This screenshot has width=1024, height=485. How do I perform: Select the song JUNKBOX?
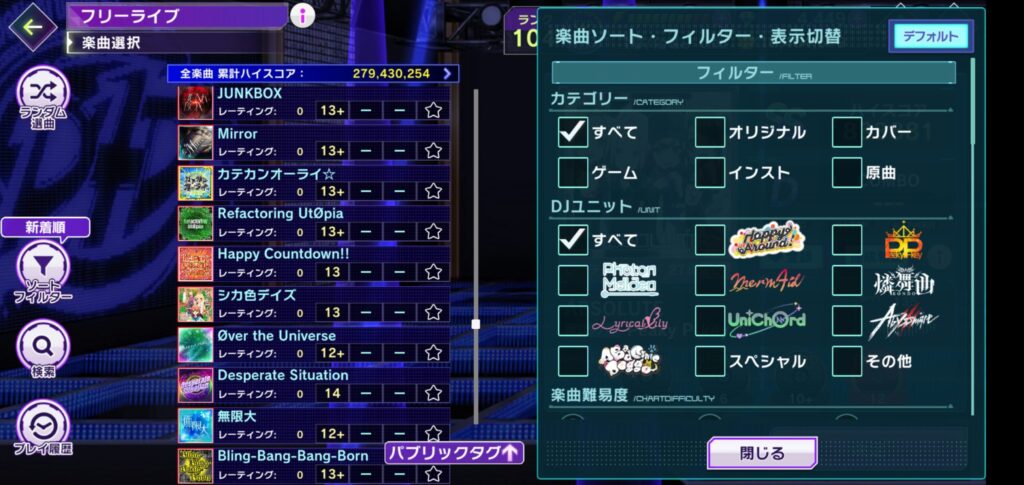[250, 93]
